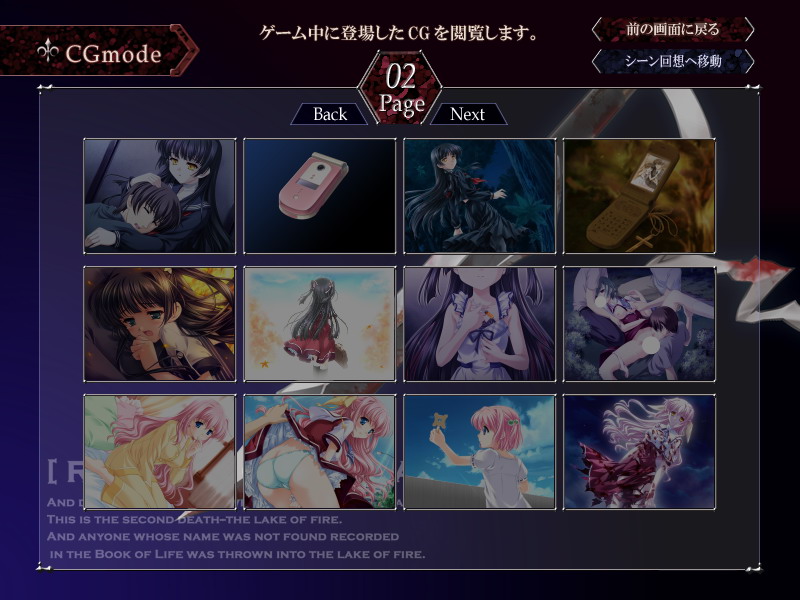This screenshot has width=800, height=600.
Task: Go to the previous CG page with Back
Action: coord(329,114)
